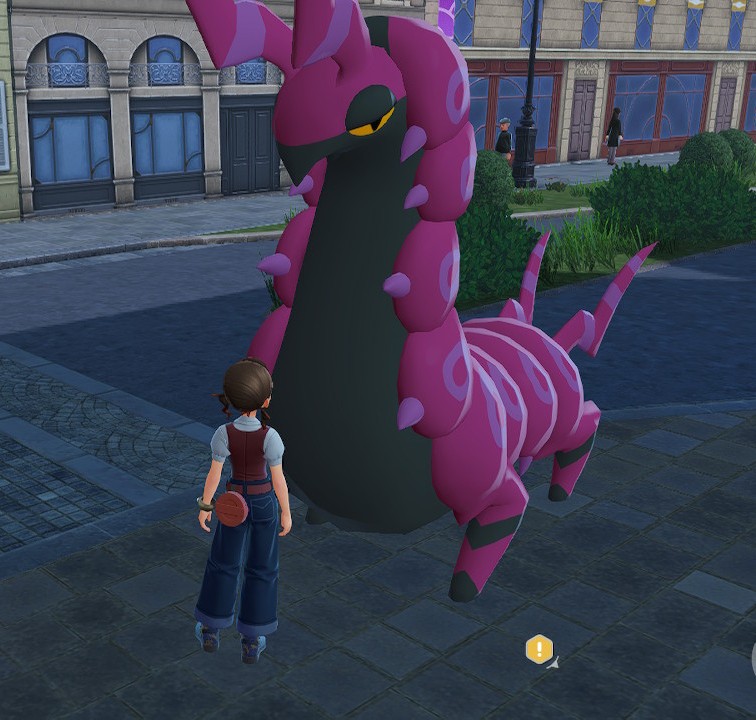Click the yellow exclamation objective marker
The image size is (756, 720).
(x=539, y=649)
